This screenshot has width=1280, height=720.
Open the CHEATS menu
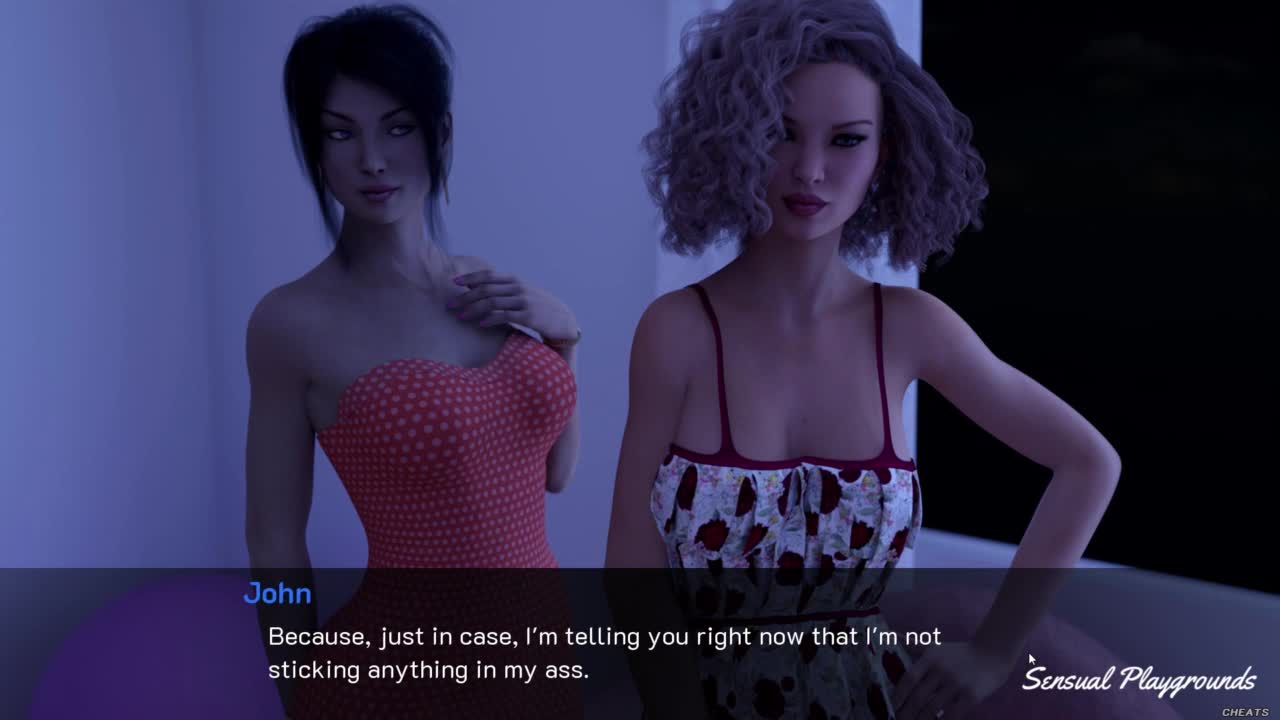click(1244, 712)
